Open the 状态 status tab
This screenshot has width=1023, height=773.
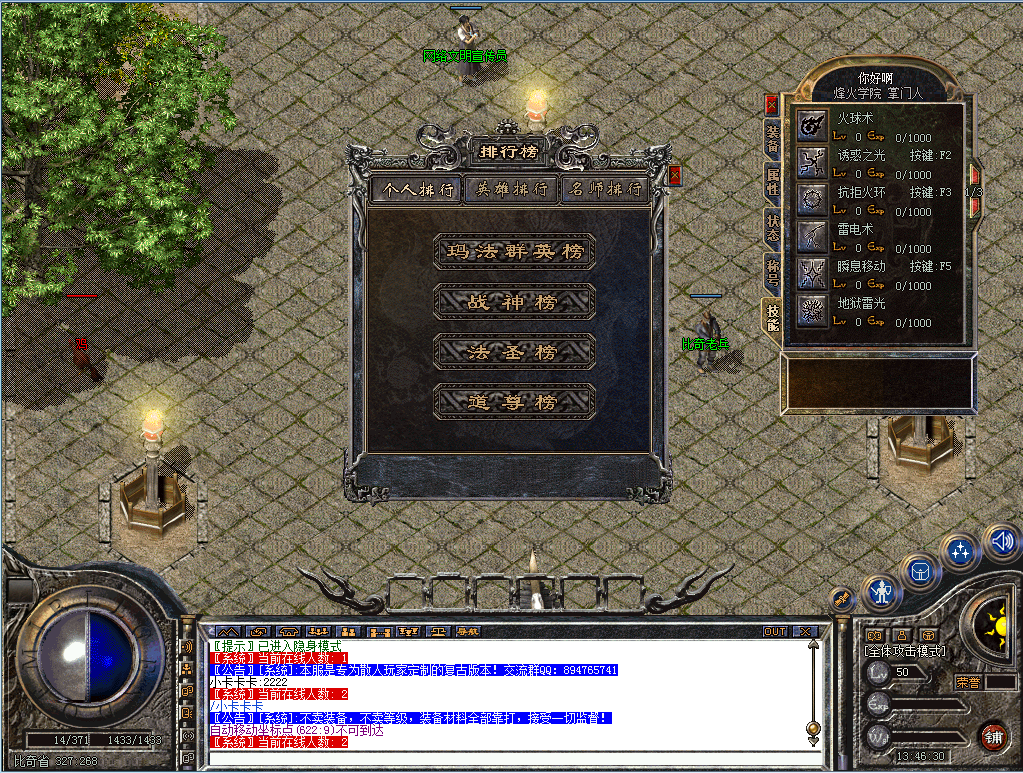click(772, 225)
